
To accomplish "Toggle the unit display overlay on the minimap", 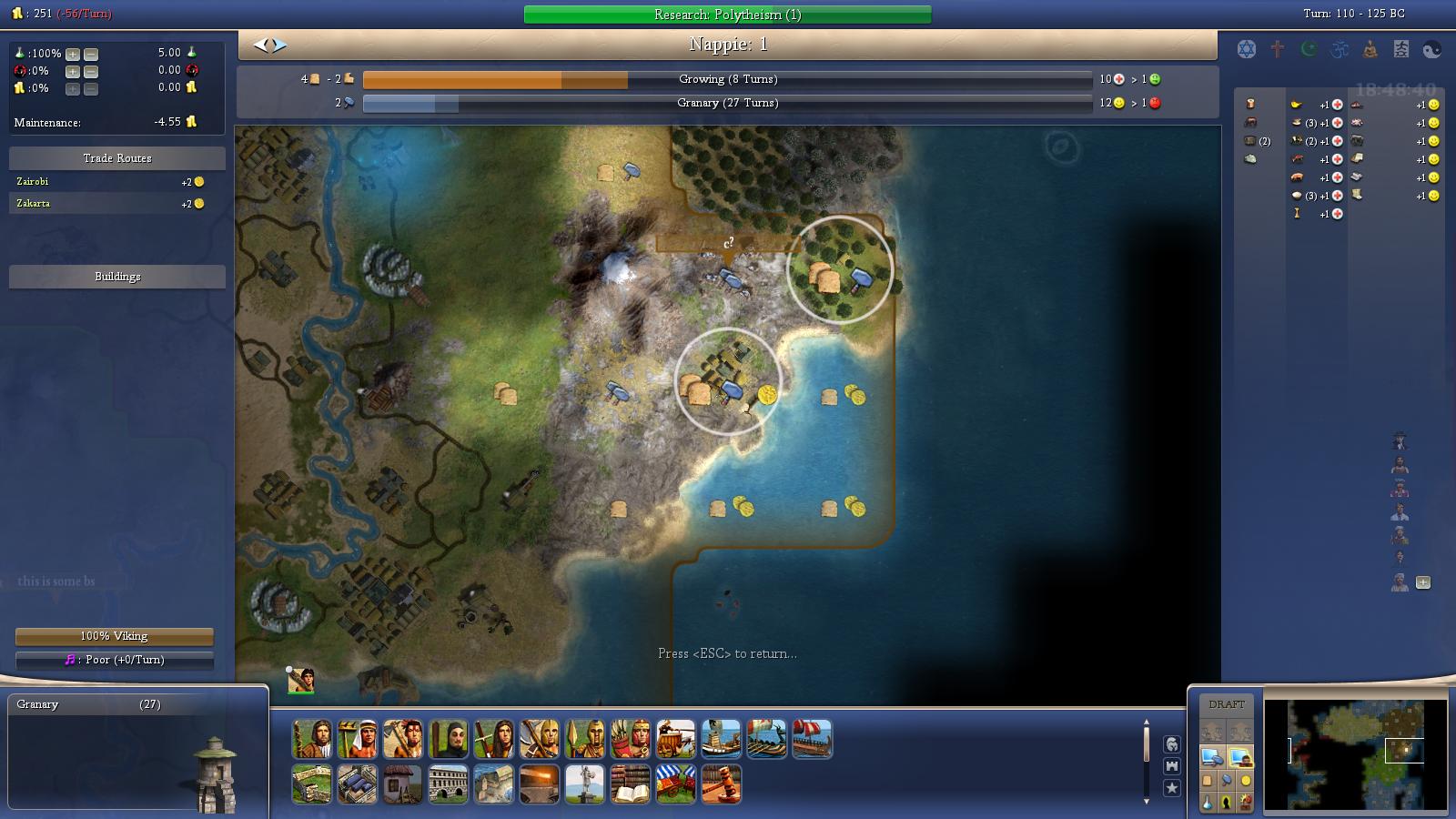I will coord(1227,802).
